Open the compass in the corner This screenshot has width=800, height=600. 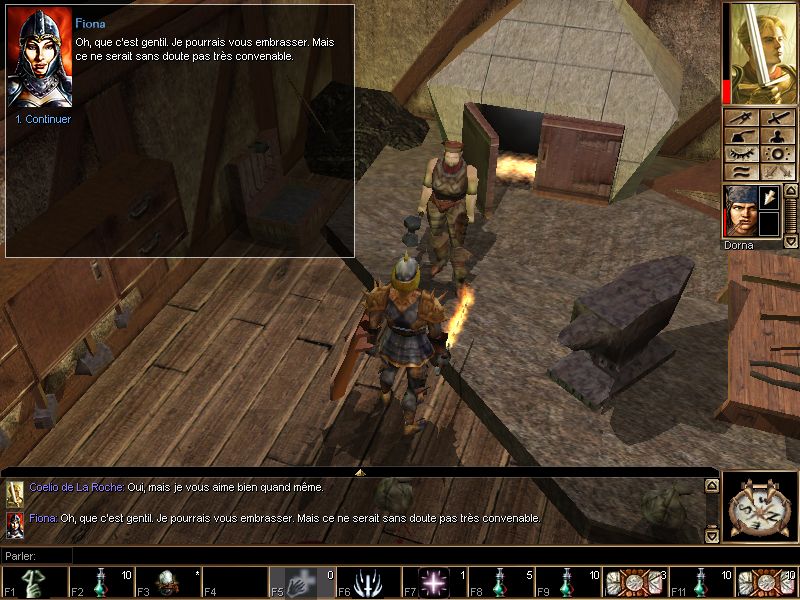coord(760,508)
